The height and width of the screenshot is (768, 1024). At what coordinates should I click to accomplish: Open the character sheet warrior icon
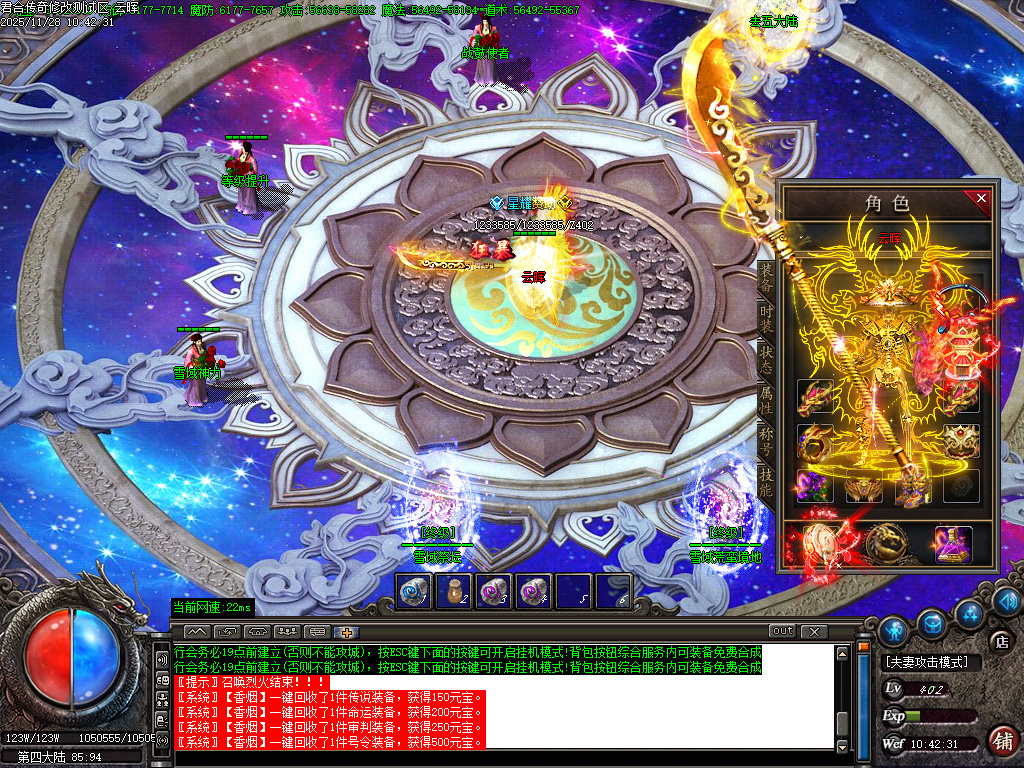tap(894, 629)
